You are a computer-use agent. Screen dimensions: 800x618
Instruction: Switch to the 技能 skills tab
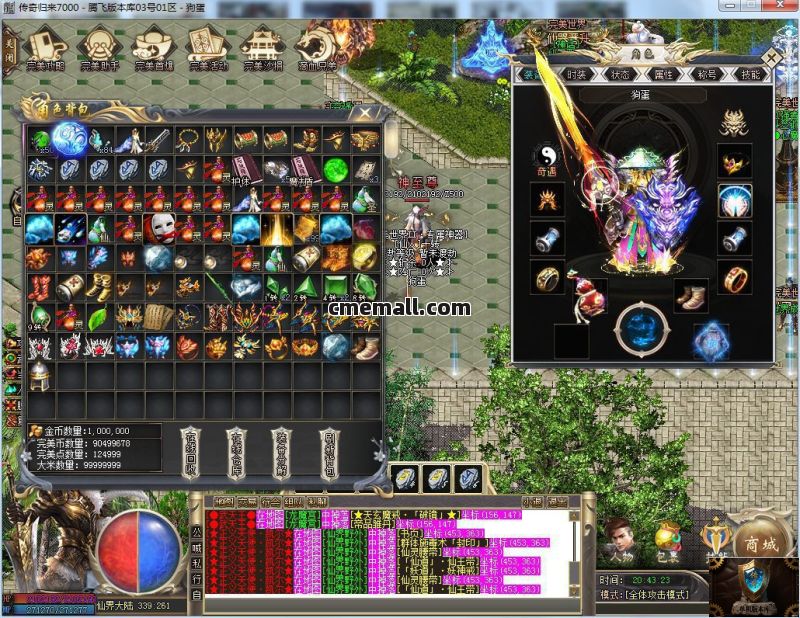pos(750,75)
